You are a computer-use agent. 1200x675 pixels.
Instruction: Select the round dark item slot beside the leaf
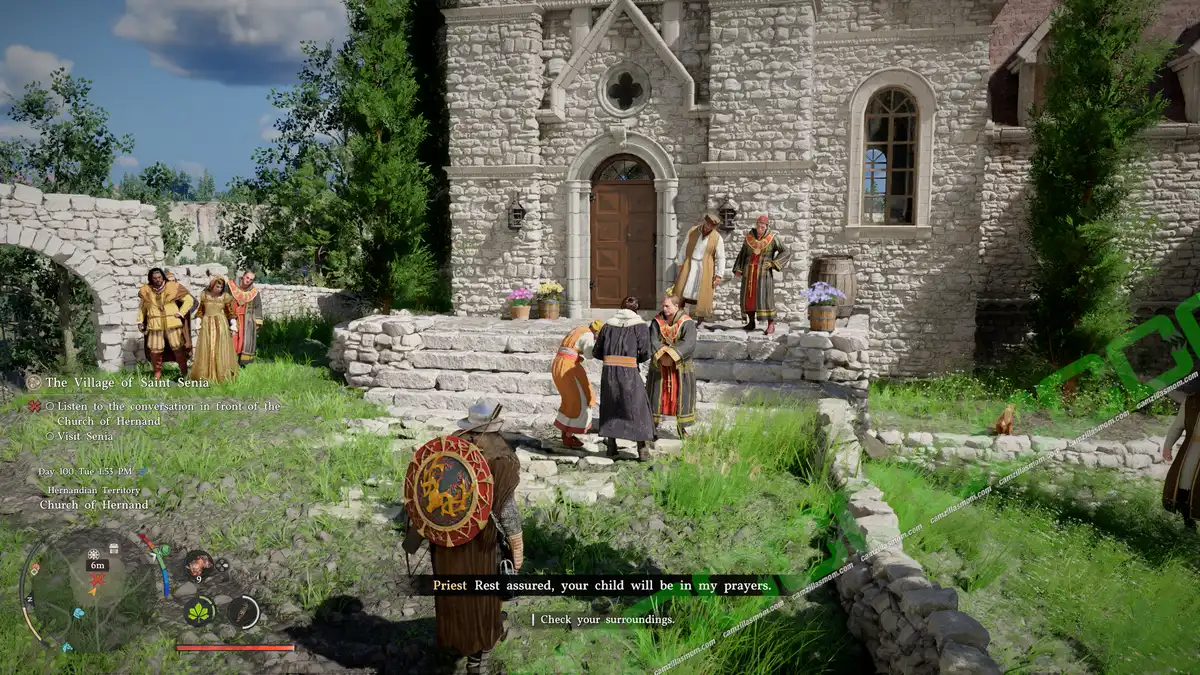point(243,611)
